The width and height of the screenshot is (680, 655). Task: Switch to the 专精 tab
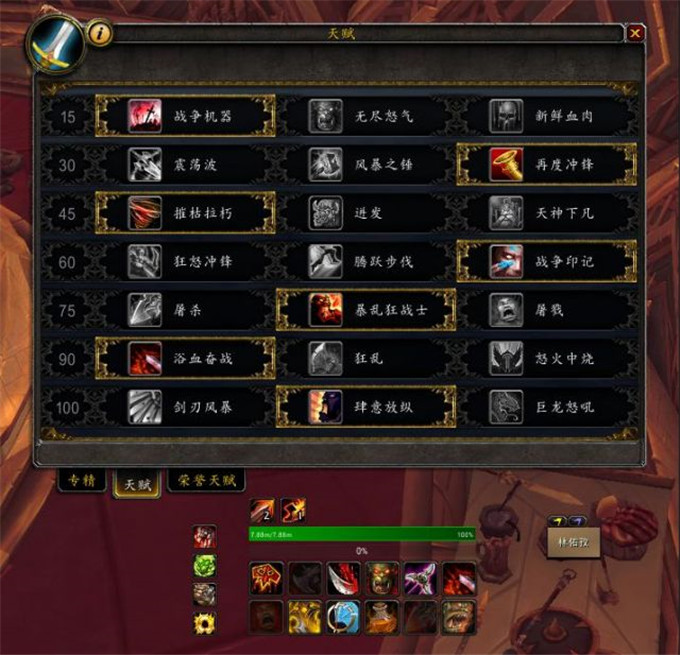click(x=82, y=481)
